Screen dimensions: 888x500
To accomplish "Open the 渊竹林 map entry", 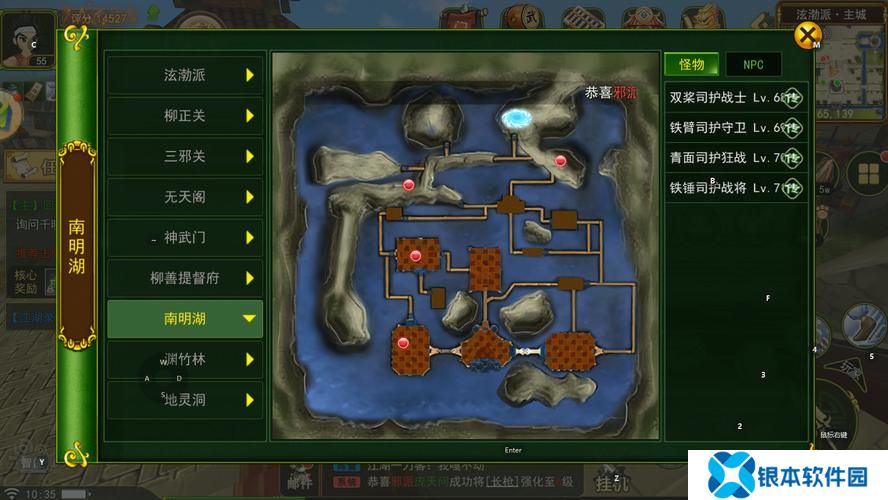I will click(x=185, y=359).
